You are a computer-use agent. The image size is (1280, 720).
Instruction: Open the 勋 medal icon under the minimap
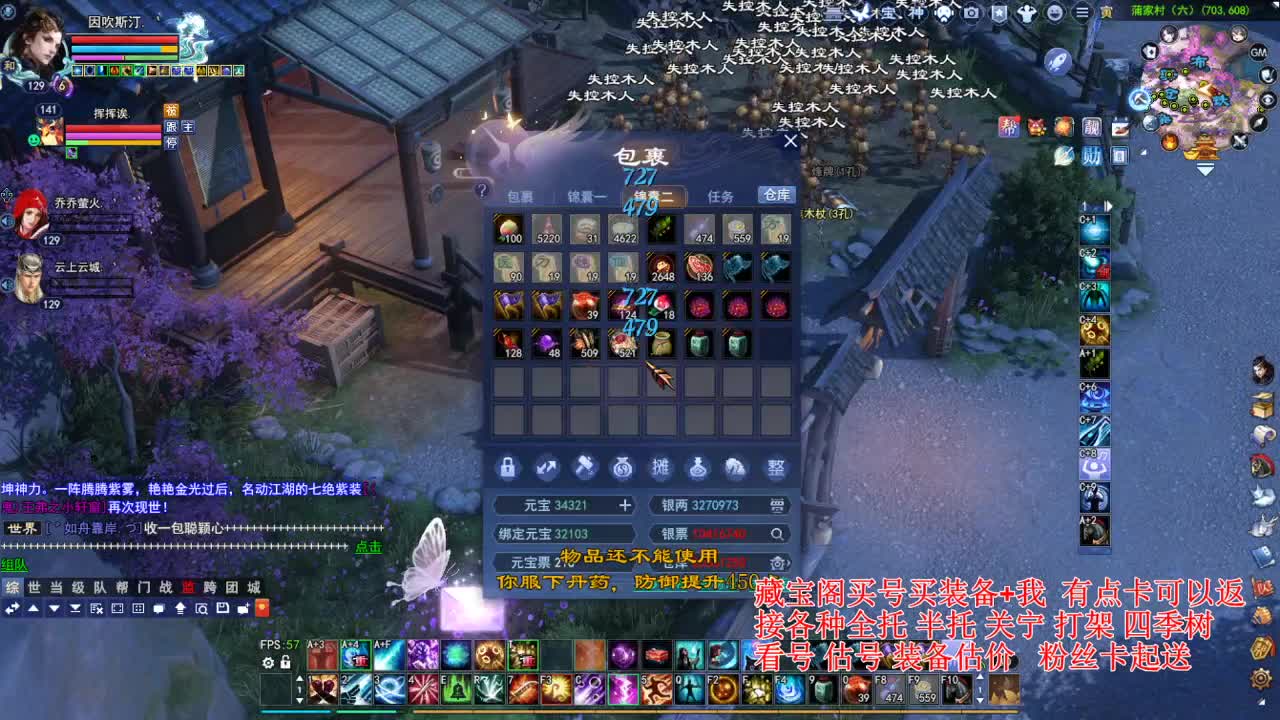click(1092, 153)
